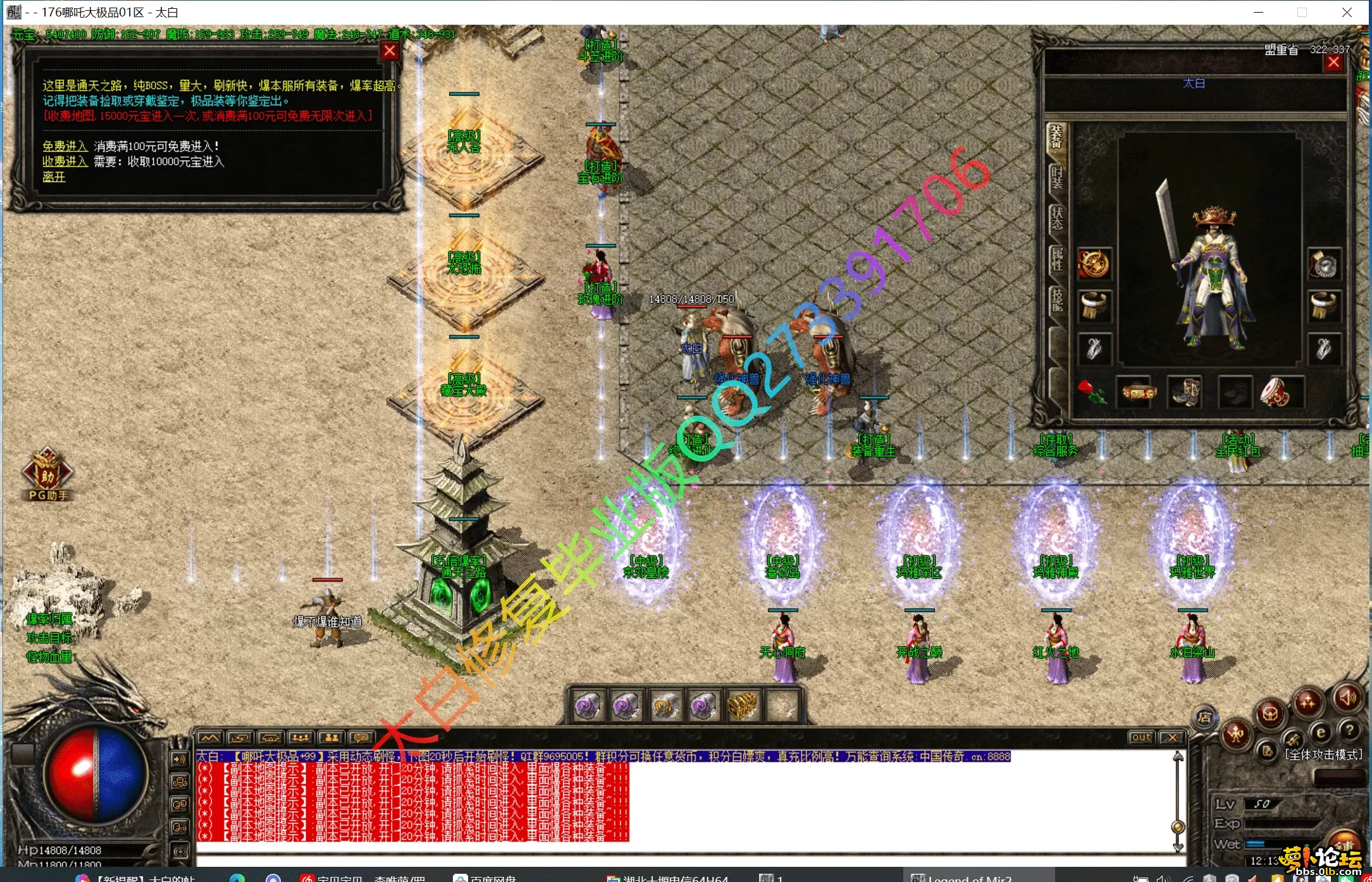The image size is (1372, 882).
Task: Open the PG助手 assistant icon
Action: point(47,475)
